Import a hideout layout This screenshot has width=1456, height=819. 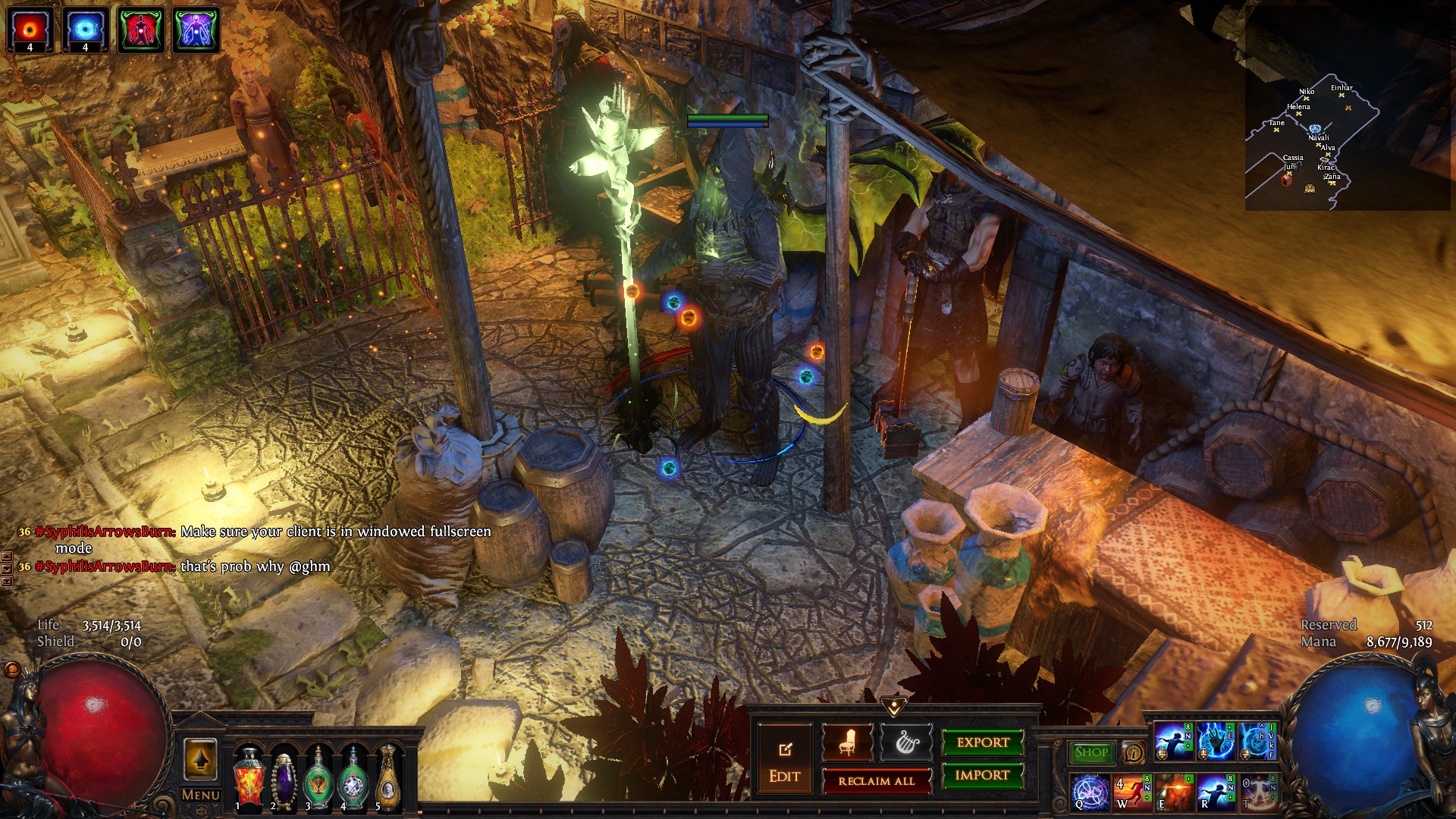[982, 775]
